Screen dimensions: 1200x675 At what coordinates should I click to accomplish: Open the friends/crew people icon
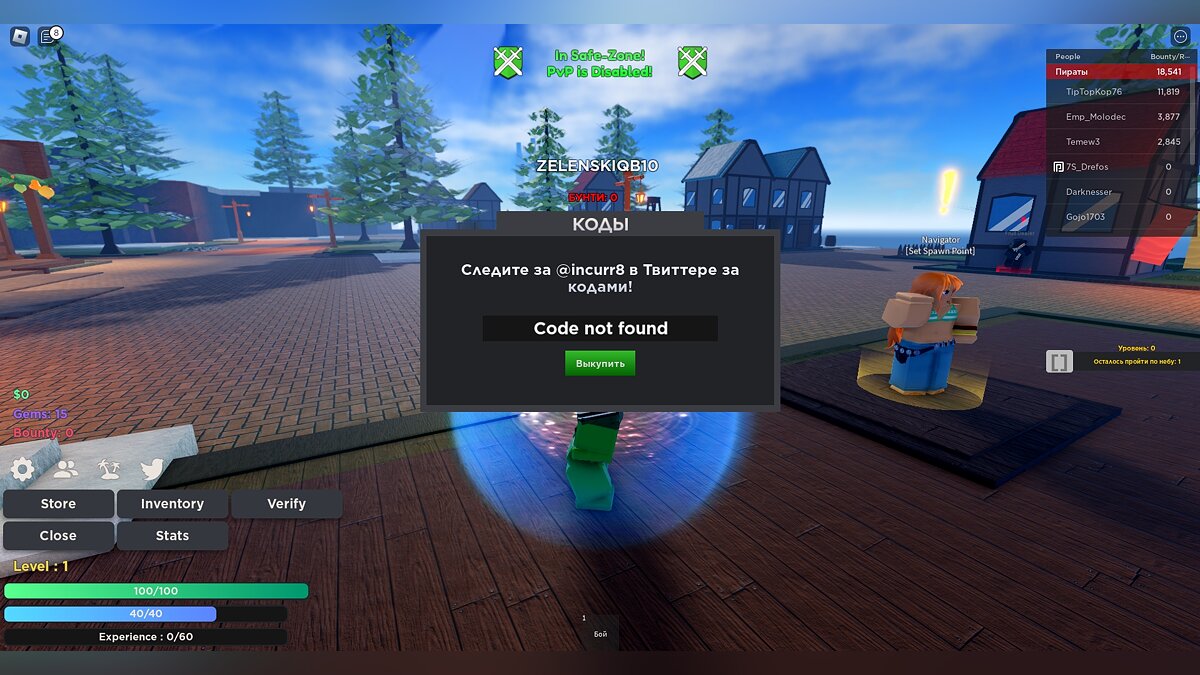66,469
